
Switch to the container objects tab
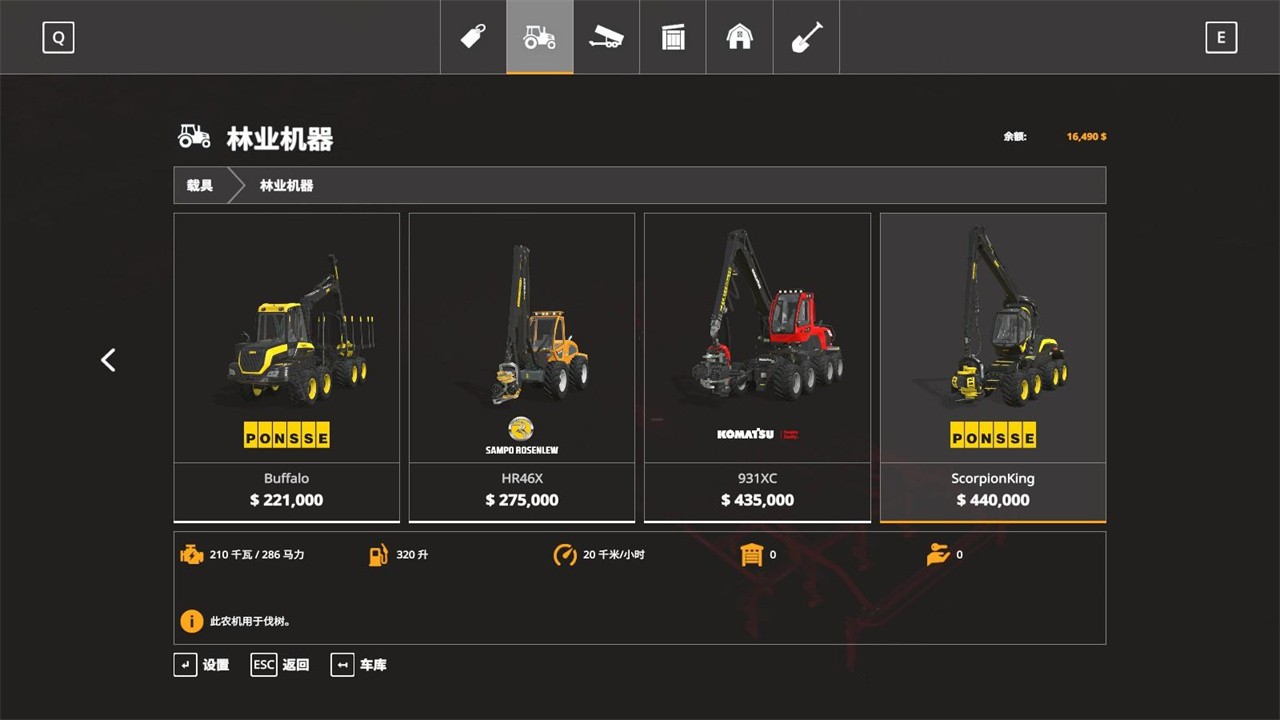[673, 37]
